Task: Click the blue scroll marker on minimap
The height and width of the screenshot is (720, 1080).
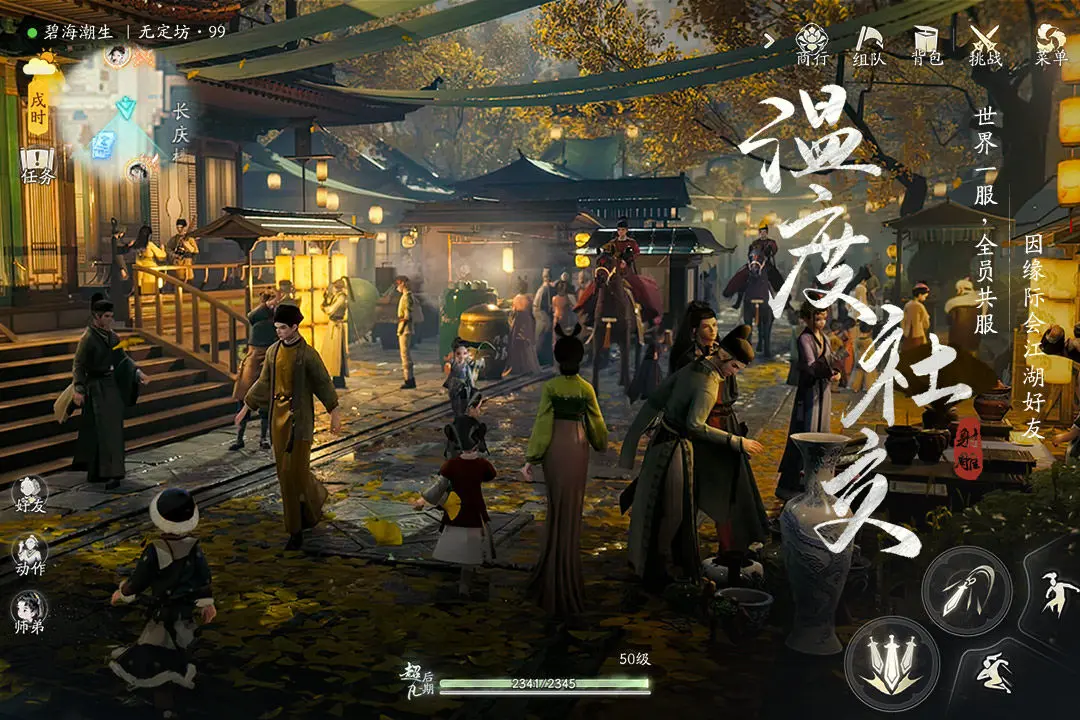Action: (x=101, y=146)
